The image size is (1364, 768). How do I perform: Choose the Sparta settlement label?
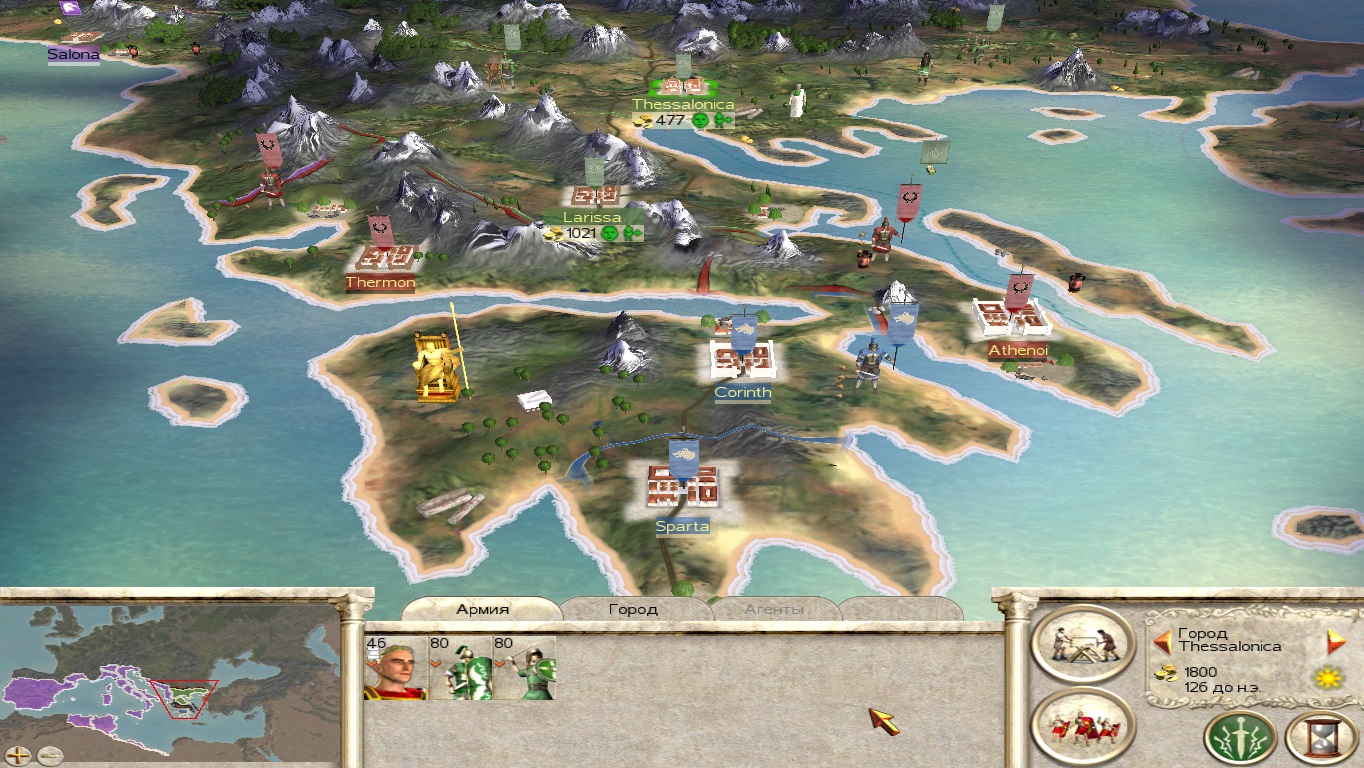(x=683, y=526)
